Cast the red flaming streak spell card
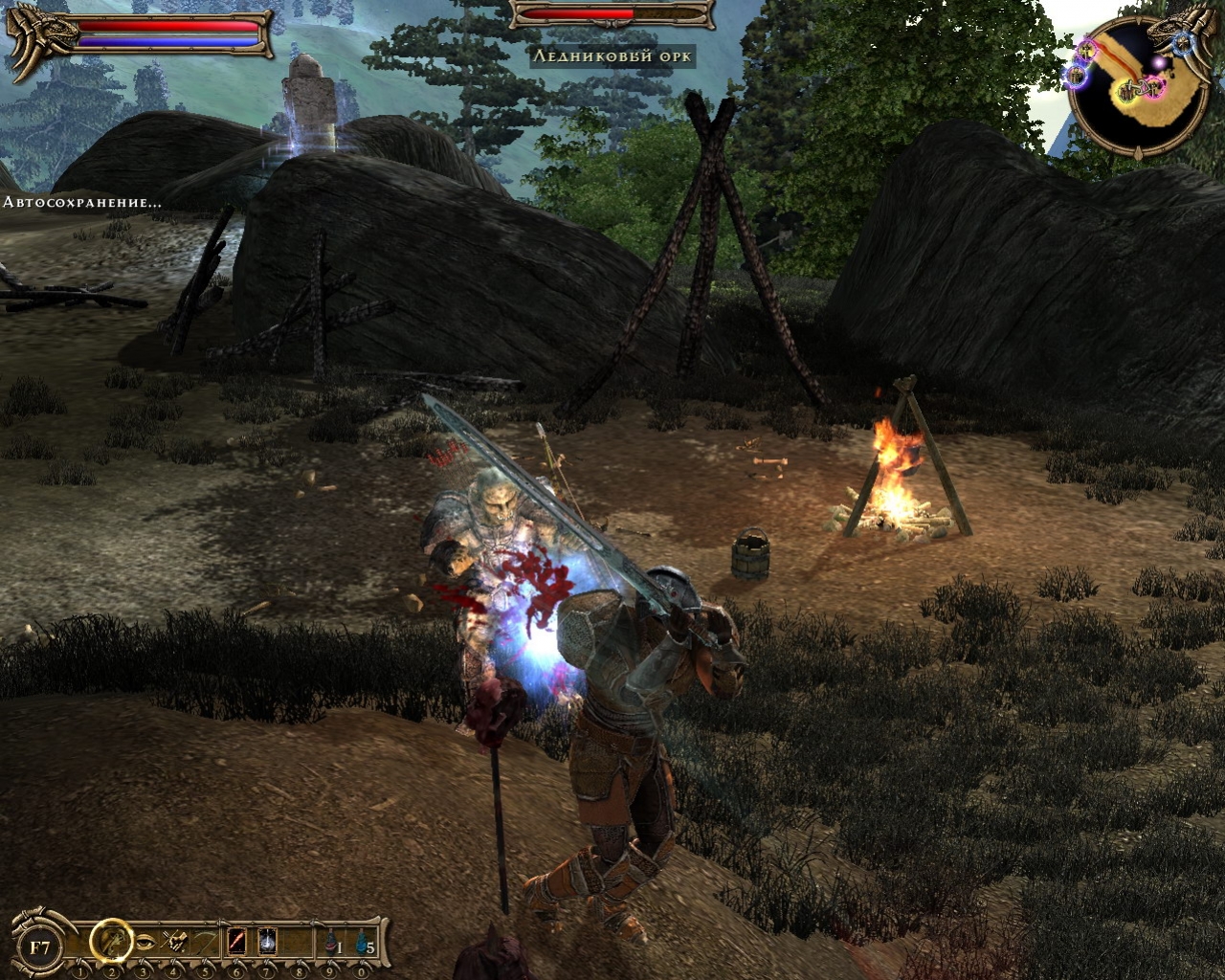 tap(236, 943)
